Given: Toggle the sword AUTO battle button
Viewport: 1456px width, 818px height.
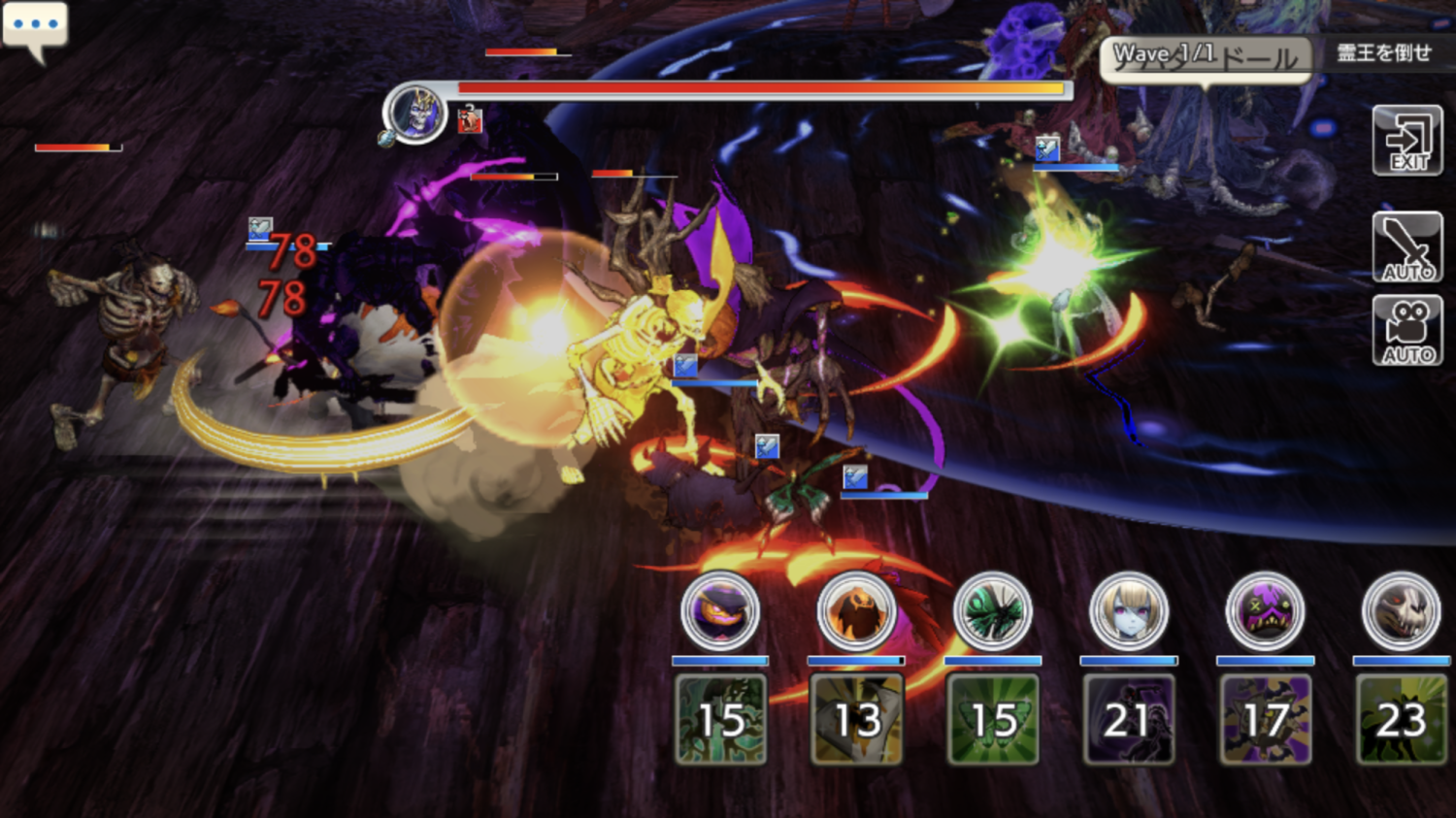Looking at the screenshot, I should (x=1407, y=247).
